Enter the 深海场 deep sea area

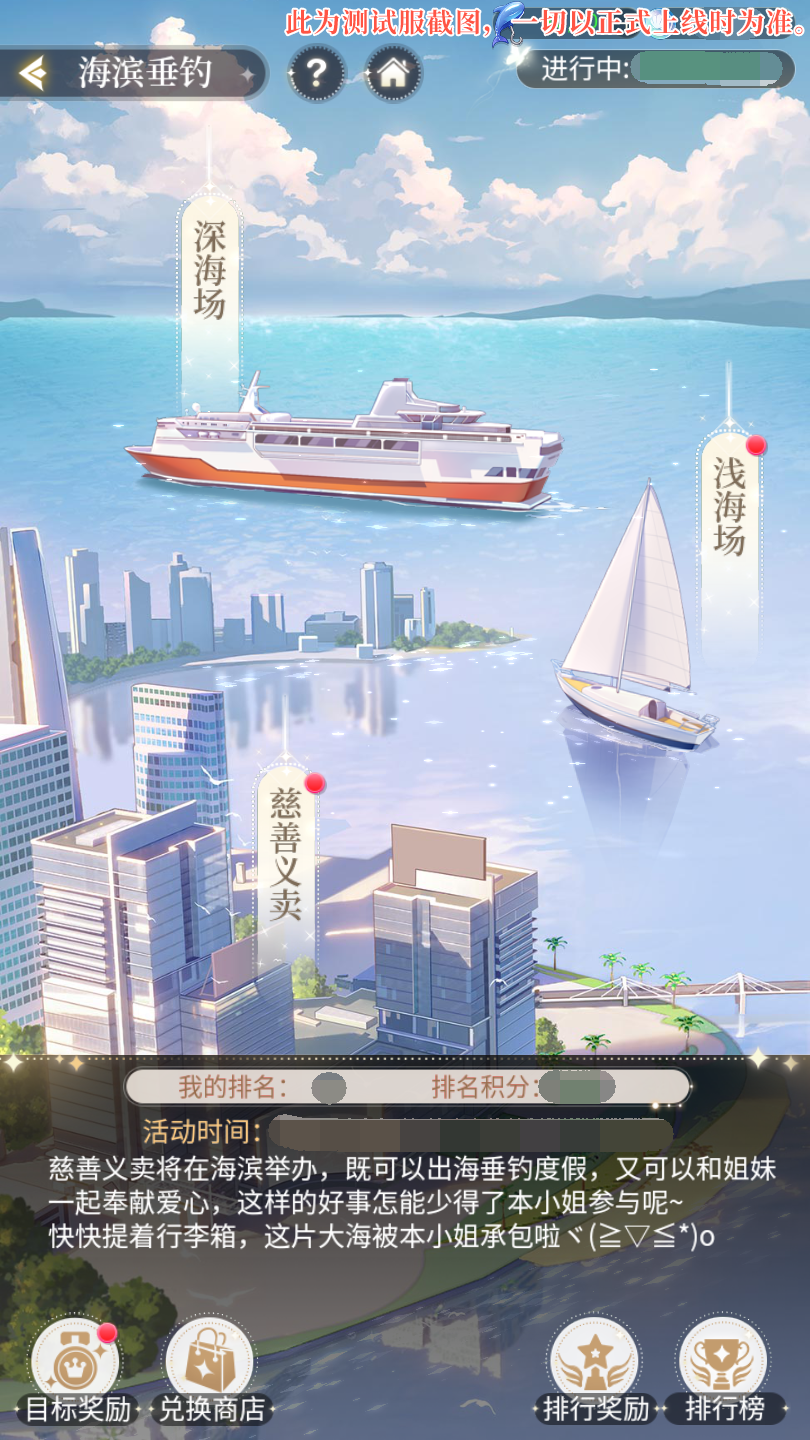(210, 270)
